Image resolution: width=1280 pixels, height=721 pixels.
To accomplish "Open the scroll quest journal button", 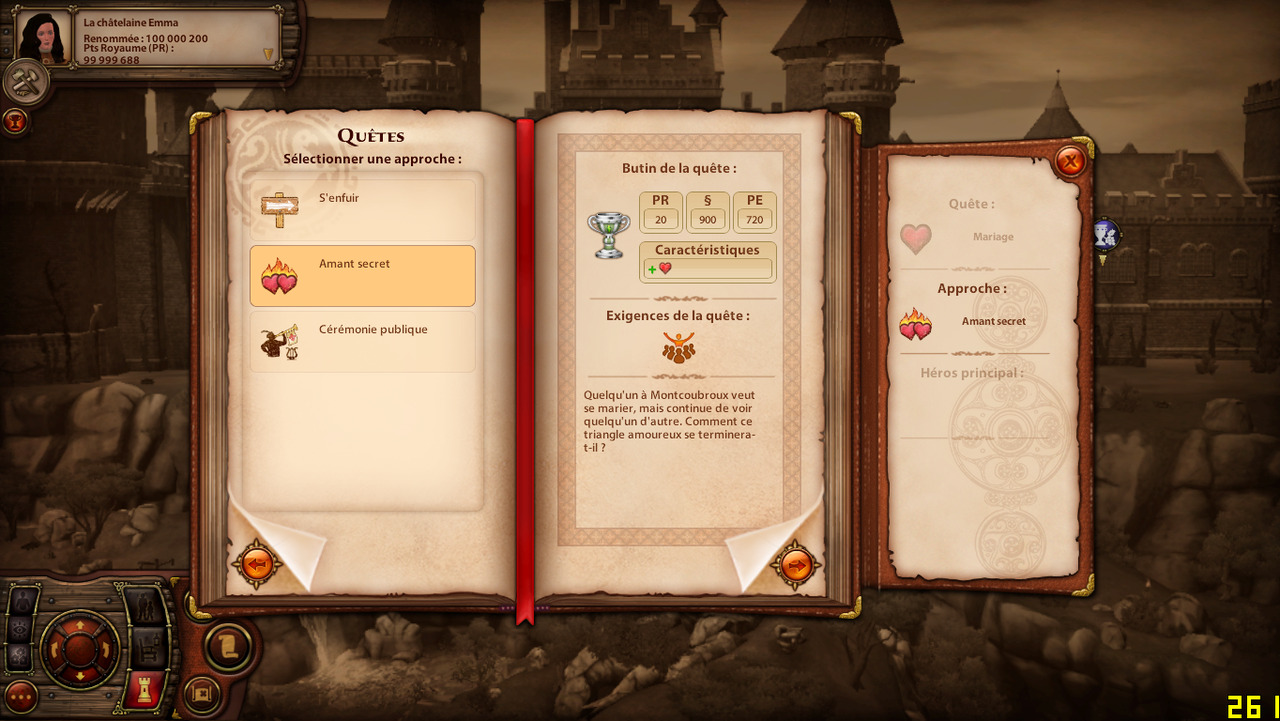I will coord(228,646).
